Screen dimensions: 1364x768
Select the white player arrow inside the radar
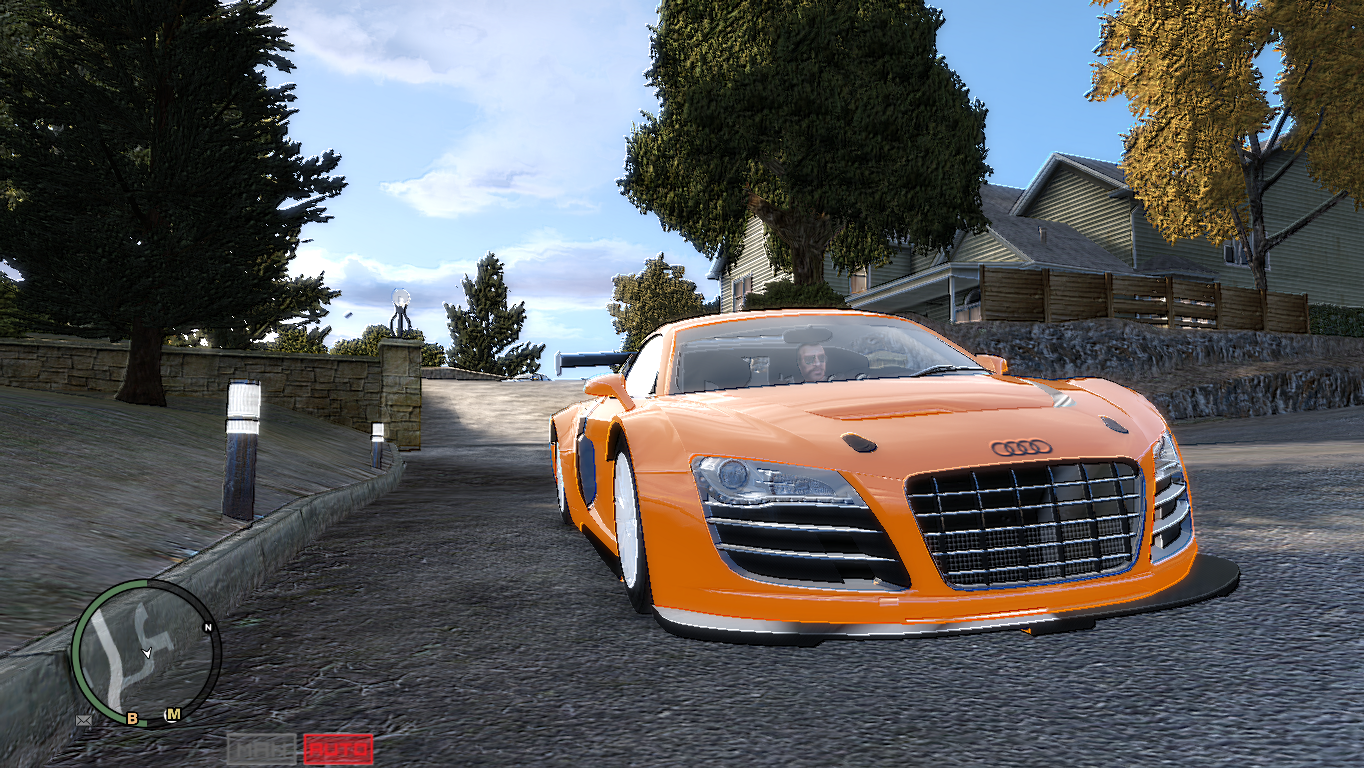tap(147, 653)
